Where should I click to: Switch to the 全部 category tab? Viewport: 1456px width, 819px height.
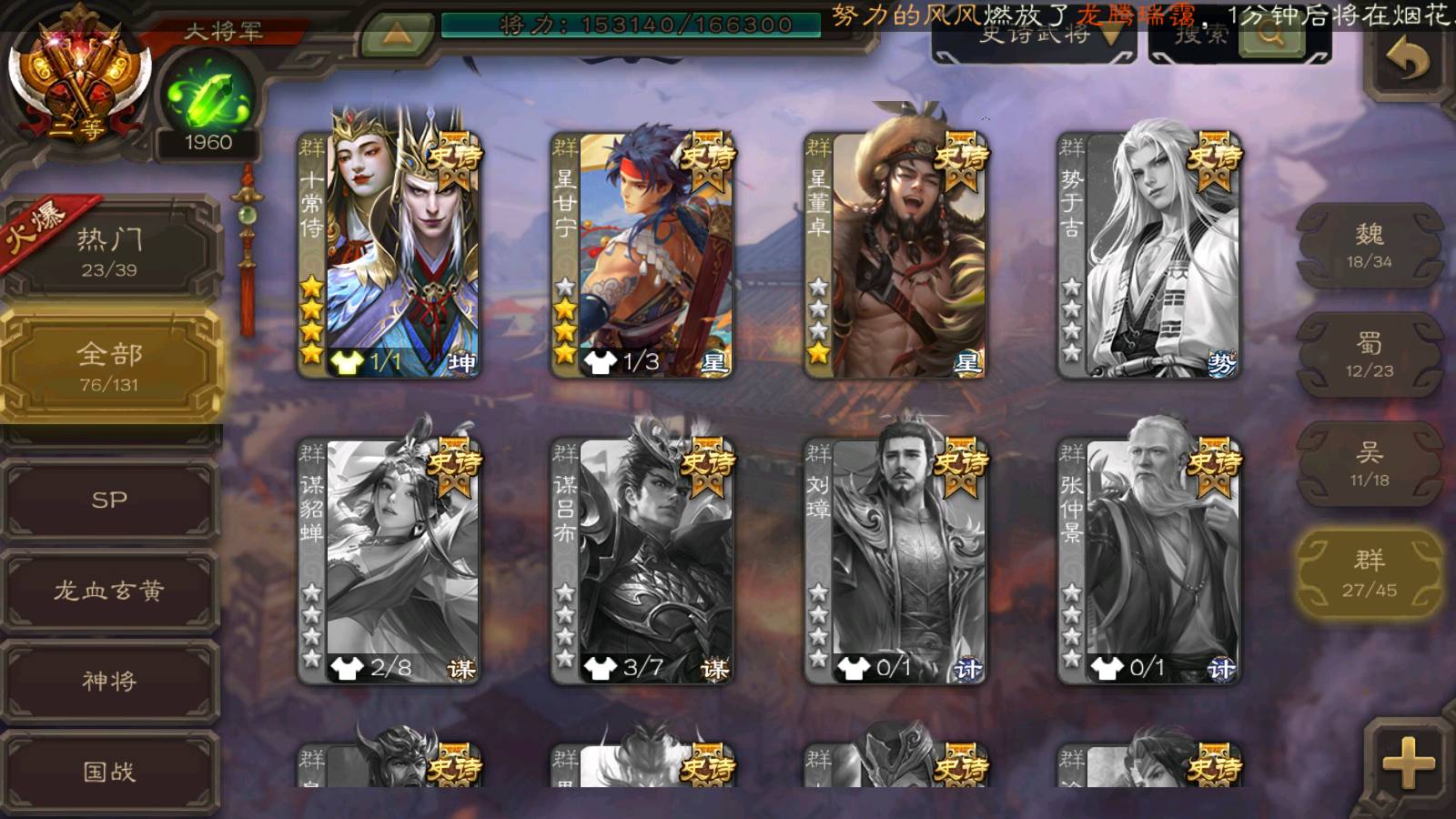[x=109, y=366]
